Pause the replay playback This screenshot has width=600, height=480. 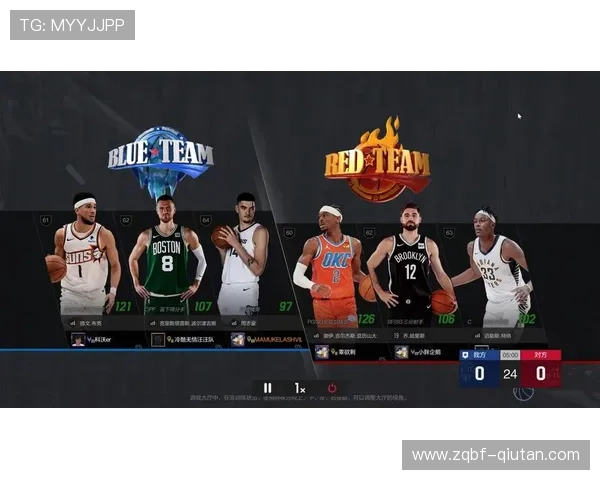pyautogui.click(x=267, y=388)
